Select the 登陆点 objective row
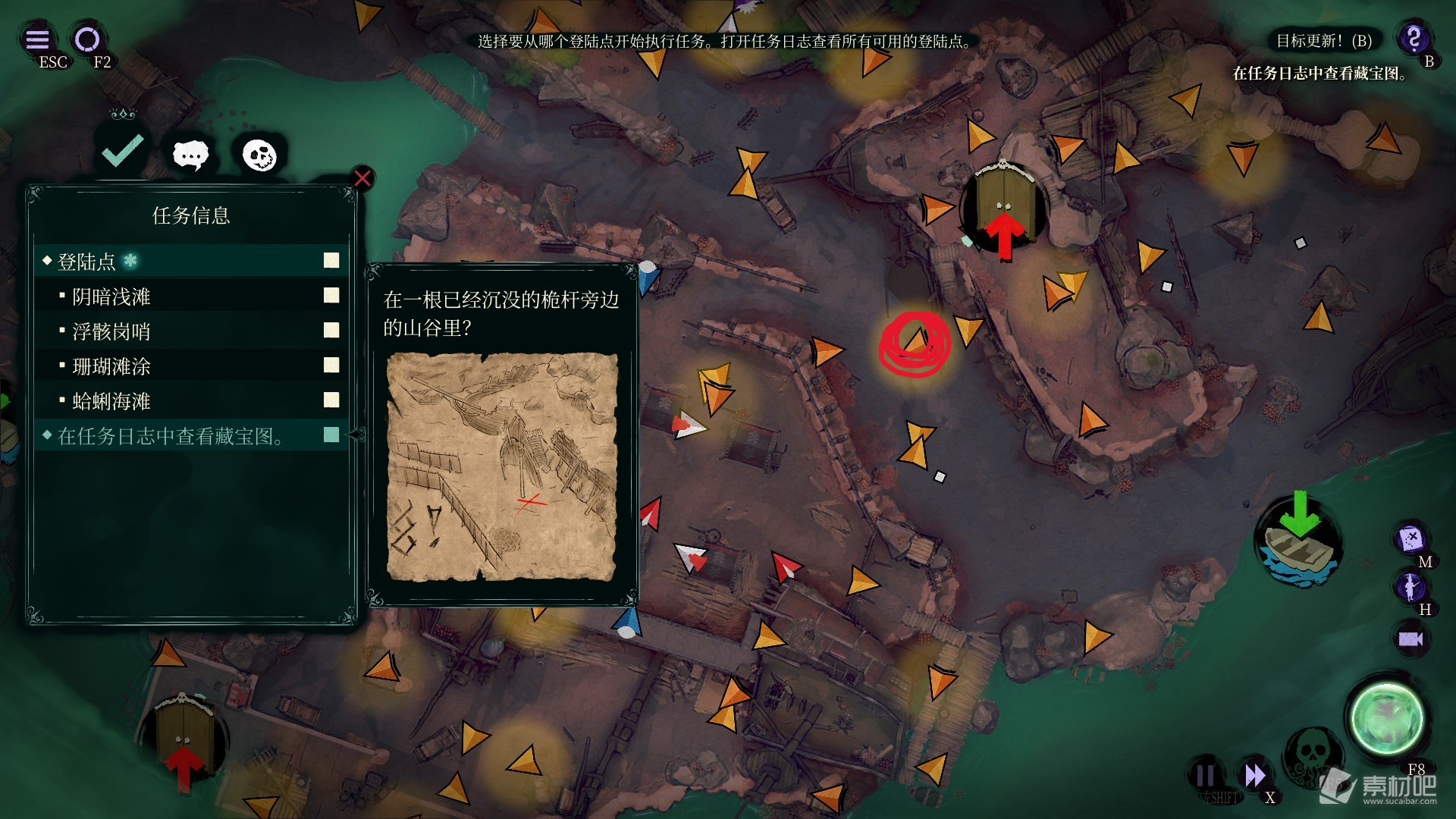 point(190,262)
